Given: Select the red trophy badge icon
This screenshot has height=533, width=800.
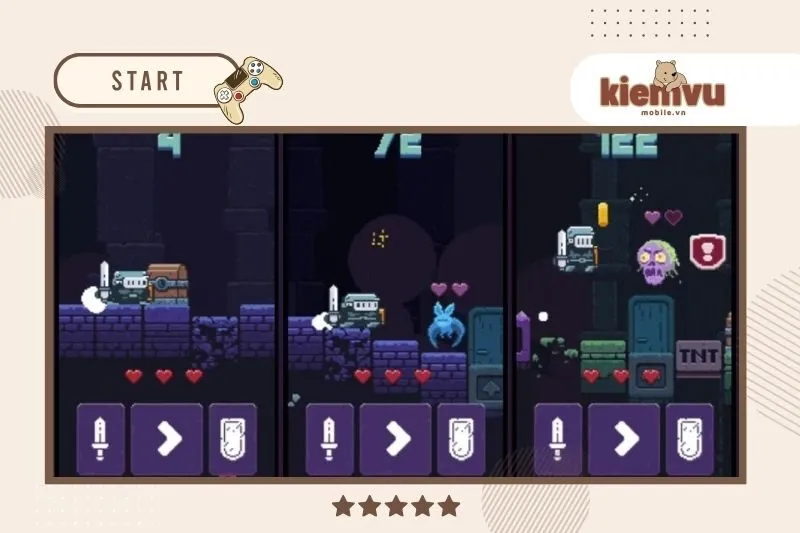Looking at the screenshot, I should click(708, 251).
